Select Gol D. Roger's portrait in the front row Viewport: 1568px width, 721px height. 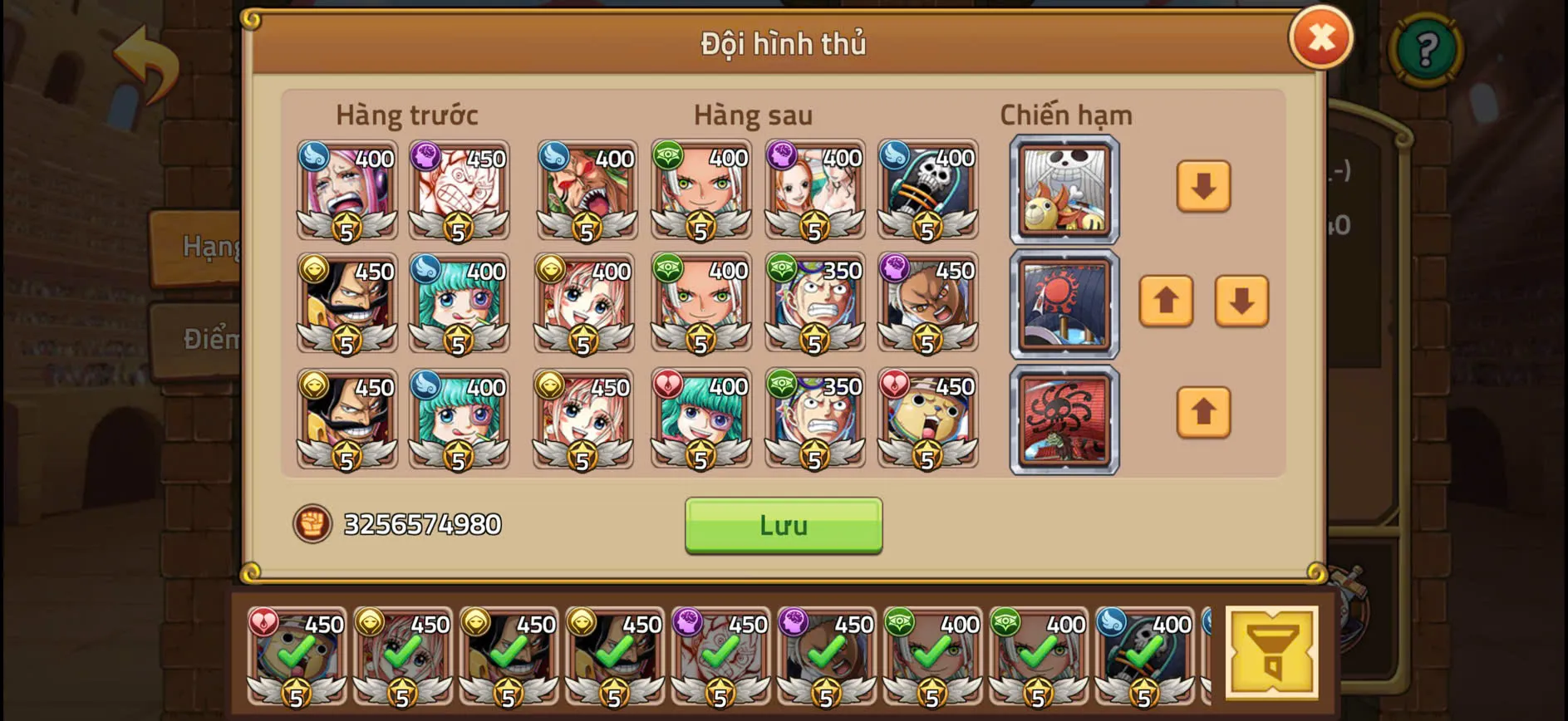[x=346, y=303]
